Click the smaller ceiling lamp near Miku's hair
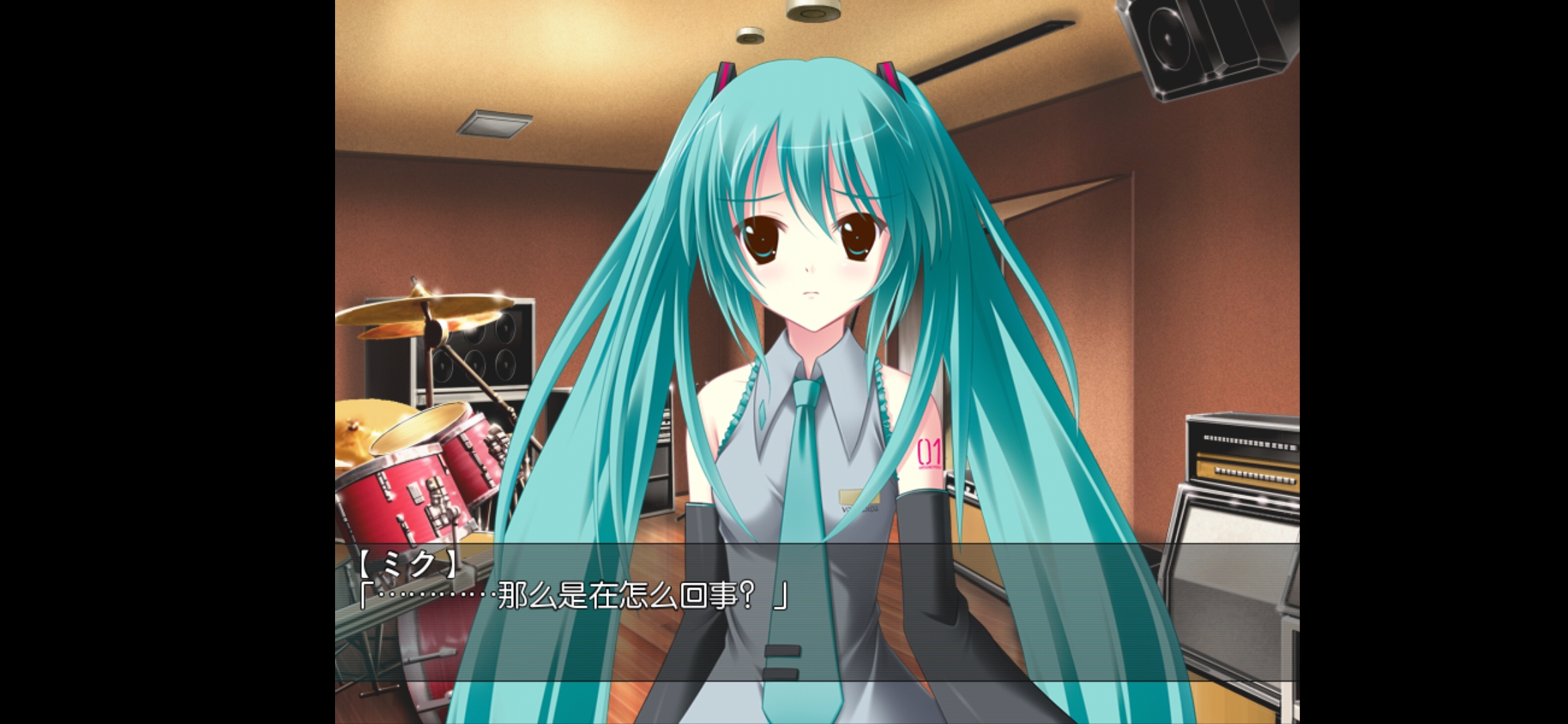The image size is (1568, 724). 749,34
